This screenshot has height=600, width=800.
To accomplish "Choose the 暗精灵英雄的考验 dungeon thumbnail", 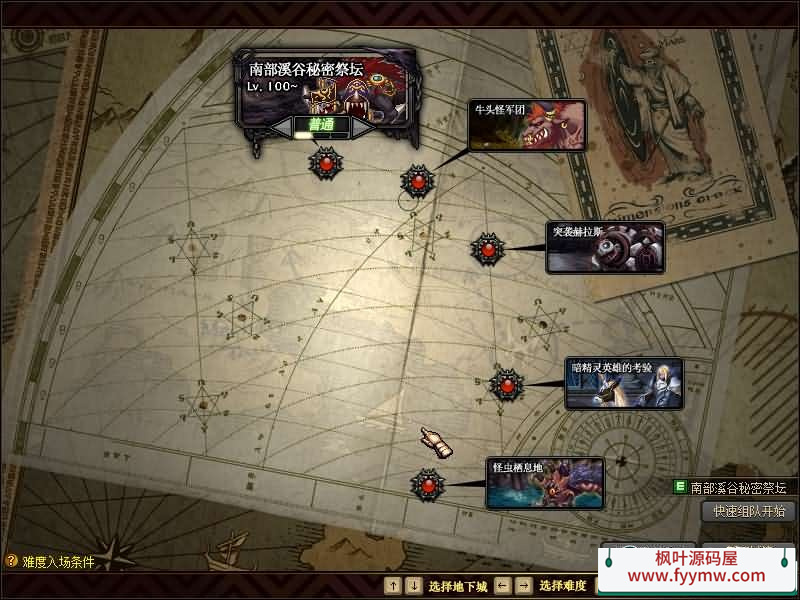I will pos(624,383).
